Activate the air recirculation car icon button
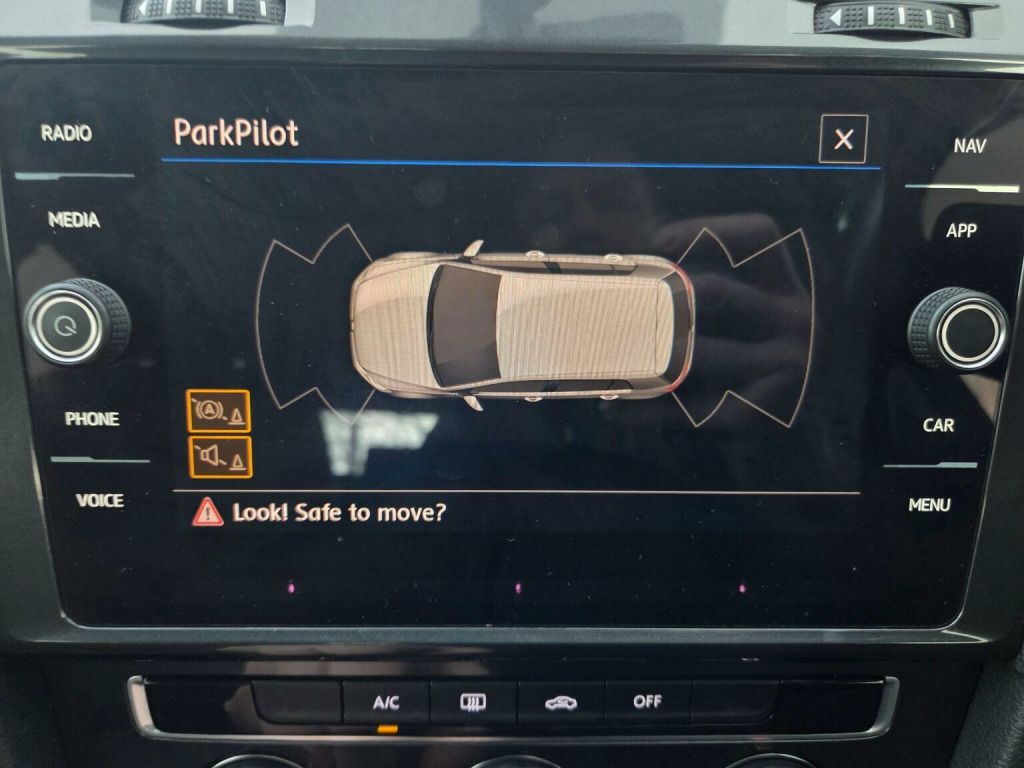 pos(560,702)
